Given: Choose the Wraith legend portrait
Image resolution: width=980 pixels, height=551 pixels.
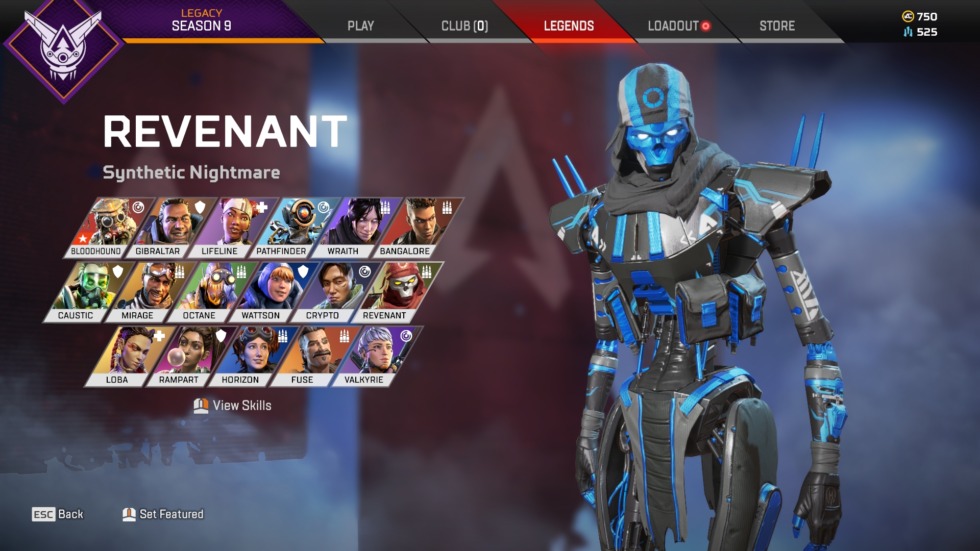Looking at the screenshot, I should click(x=346, y=227).
